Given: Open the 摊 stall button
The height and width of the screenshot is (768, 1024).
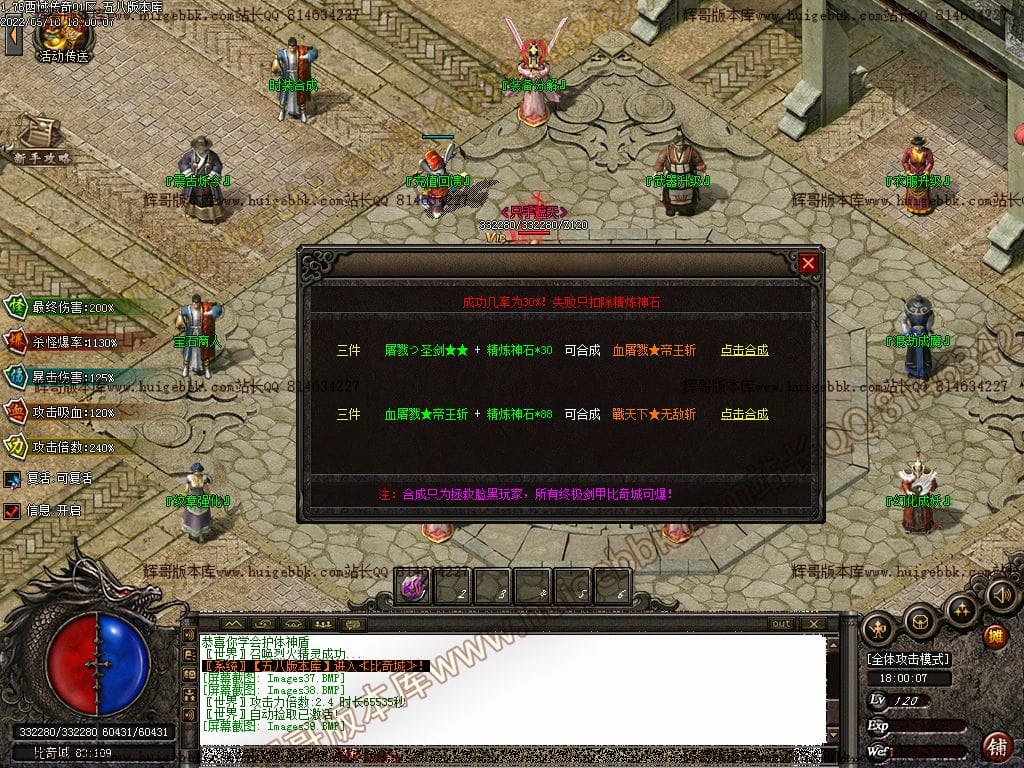Looking at the screenshot, I should tap(996, 635).
